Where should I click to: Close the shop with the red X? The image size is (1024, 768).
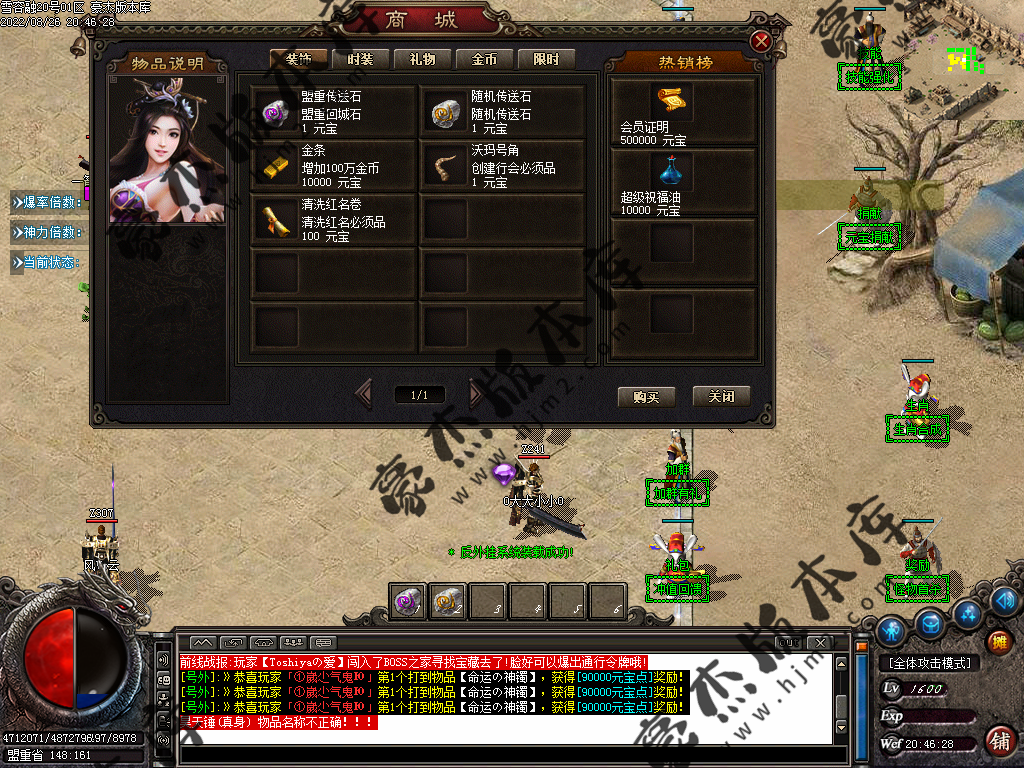tap(761, 41)
